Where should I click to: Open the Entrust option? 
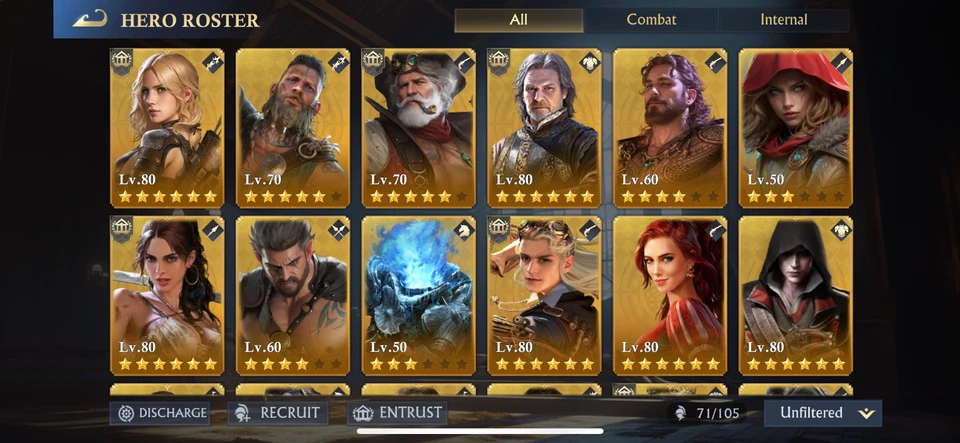pos(398,412)
